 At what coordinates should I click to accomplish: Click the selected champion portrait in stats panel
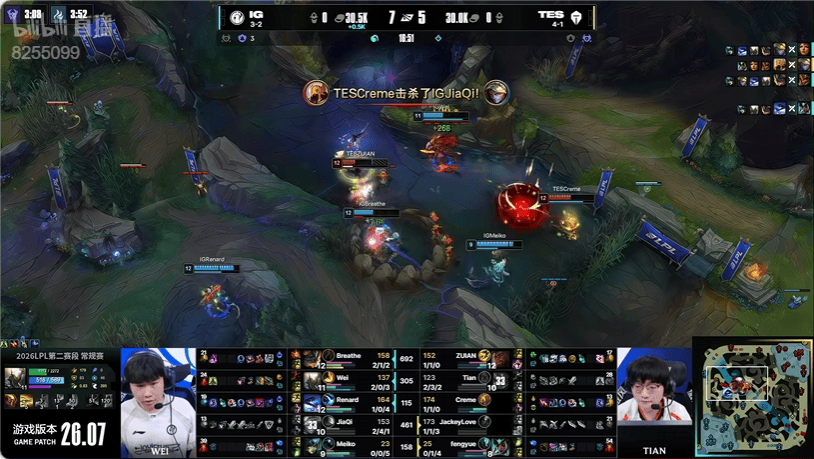point(17,376)
